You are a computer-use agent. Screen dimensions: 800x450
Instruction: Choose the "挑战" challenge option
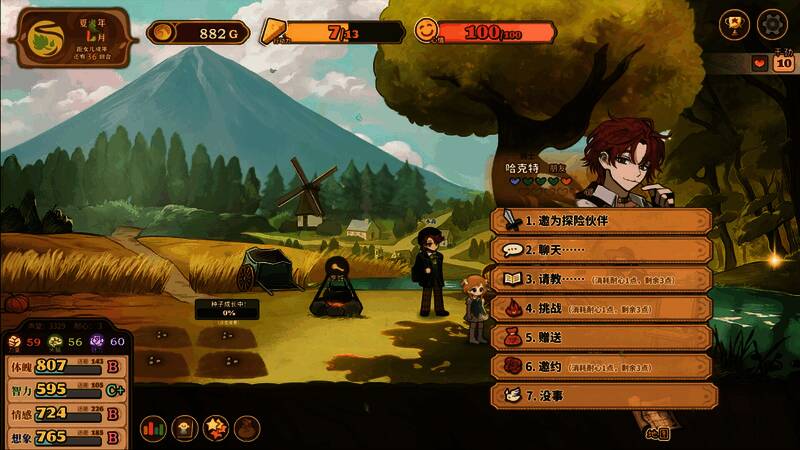600,308
